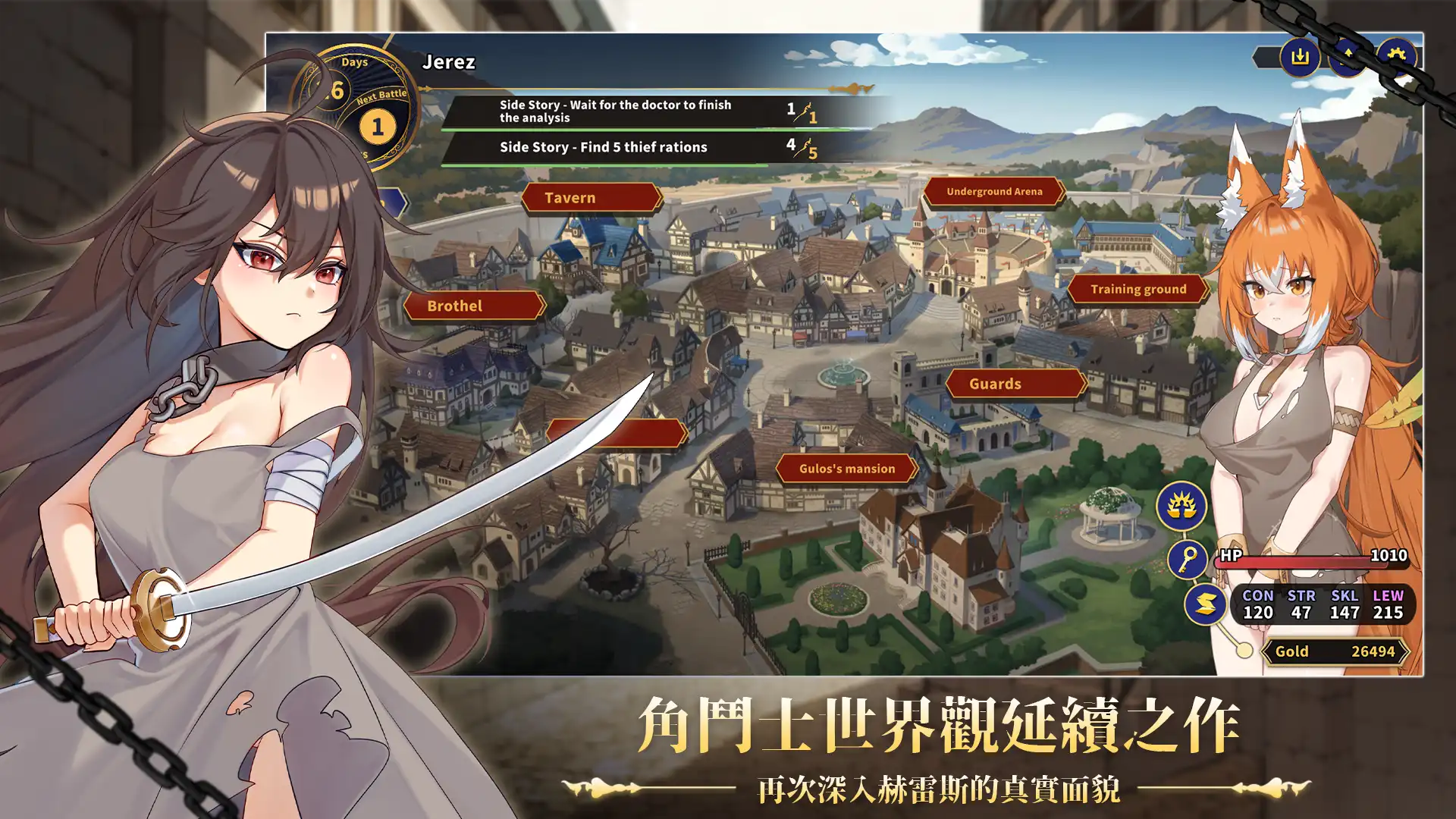Viewport: 1456px width, 819px height.
Task: Click the gold coin plaque showing 26494
Action: tap(1336, 651)
